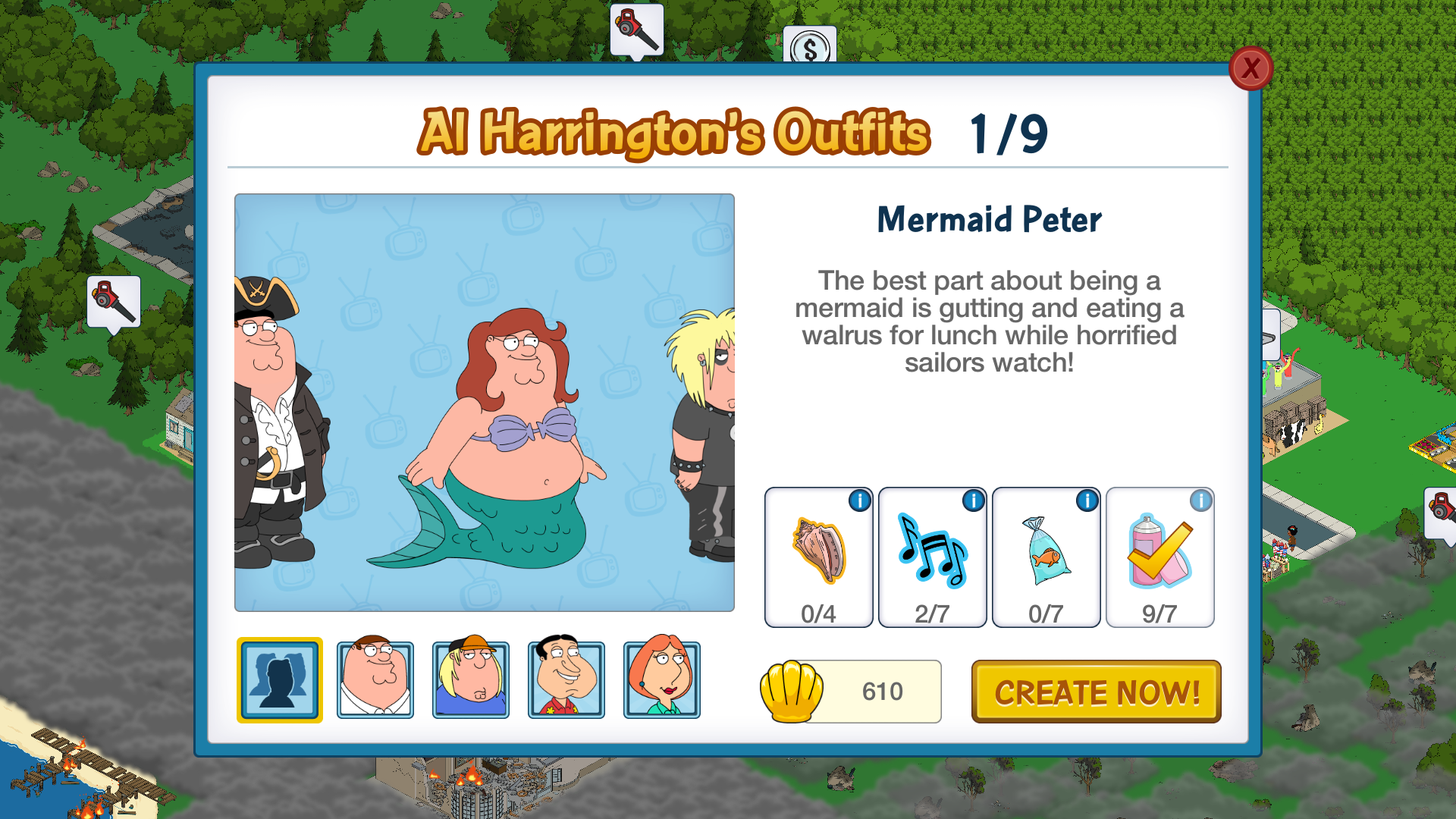
Task: Select the blue music notes requirement
Action: click(x=932, y=557)
